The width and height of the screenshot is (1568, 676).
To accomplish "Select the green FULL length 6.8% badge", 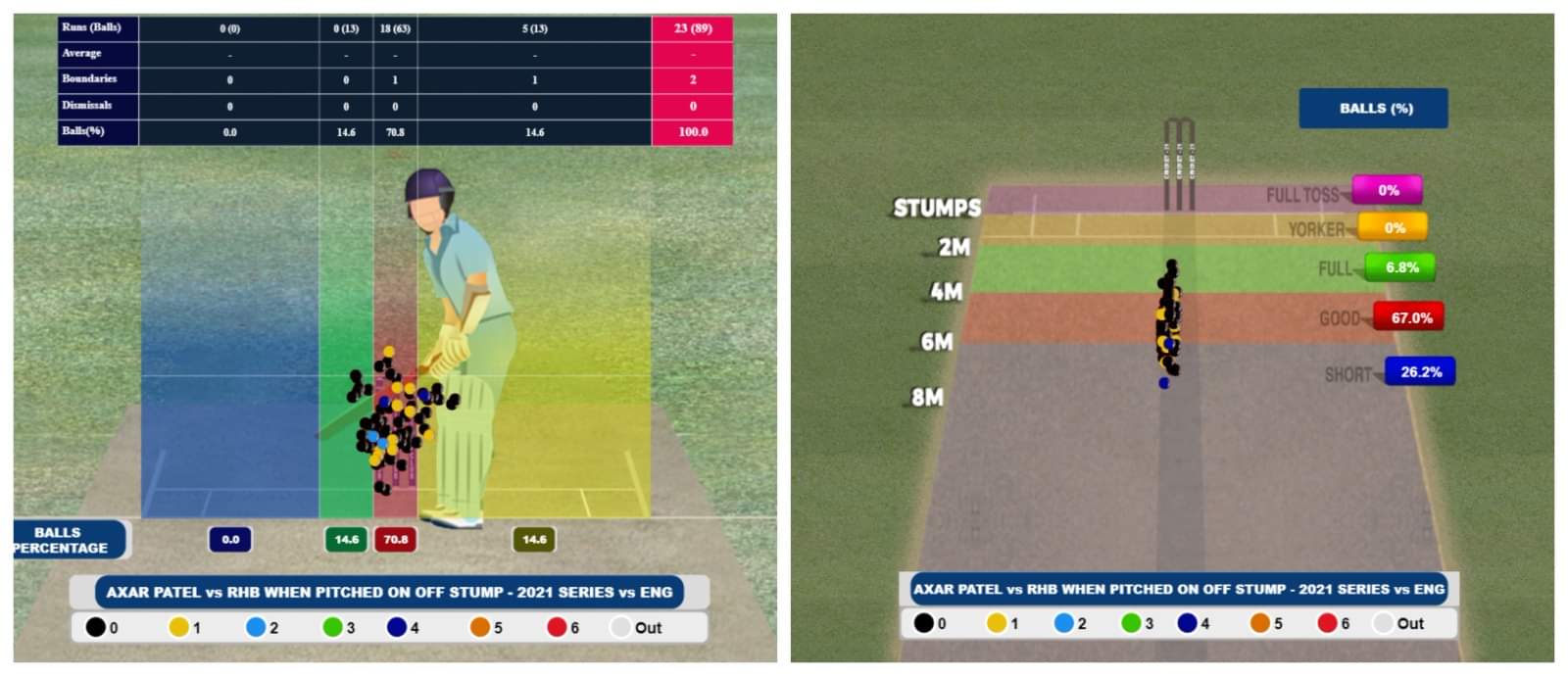I will pos(1400,267).
